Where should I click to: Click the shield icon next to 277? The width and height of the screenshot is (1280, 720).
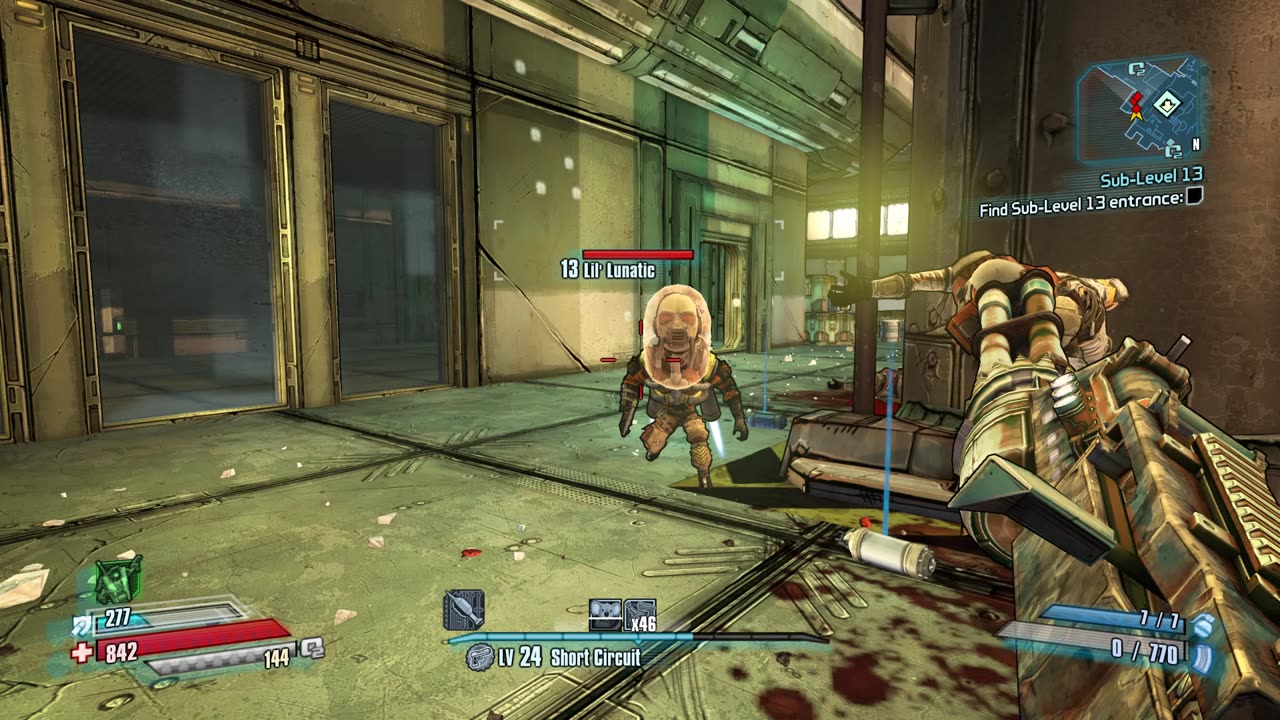(x=82, y=625)
